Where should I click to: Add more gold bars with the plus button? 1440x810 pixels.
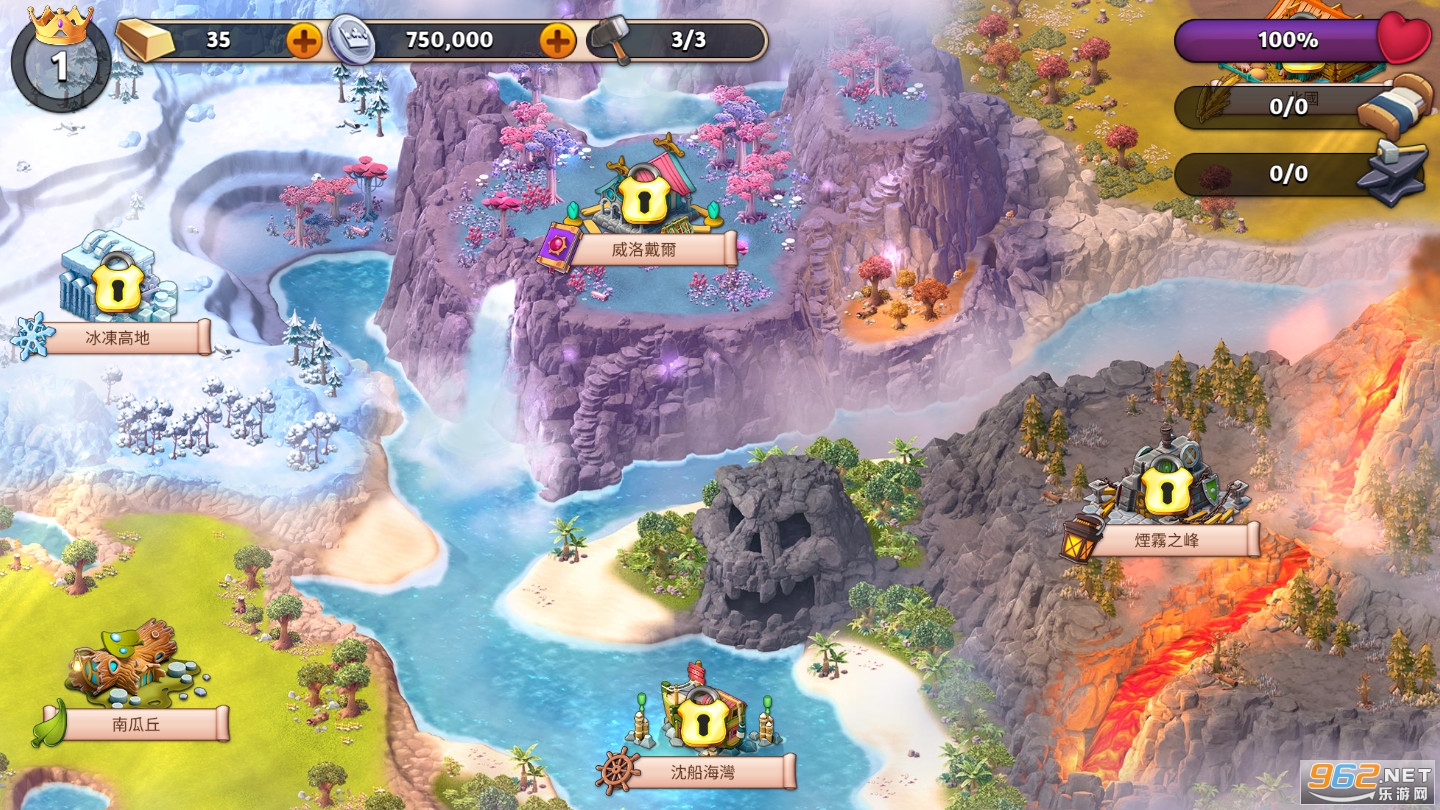tap(304, 41)
